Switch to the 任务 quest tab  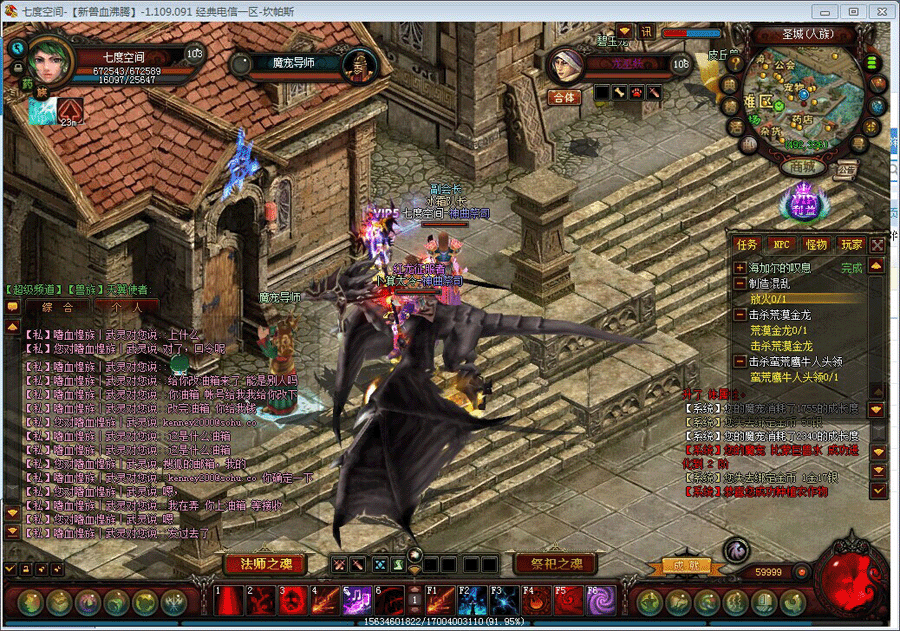(746, 244)
